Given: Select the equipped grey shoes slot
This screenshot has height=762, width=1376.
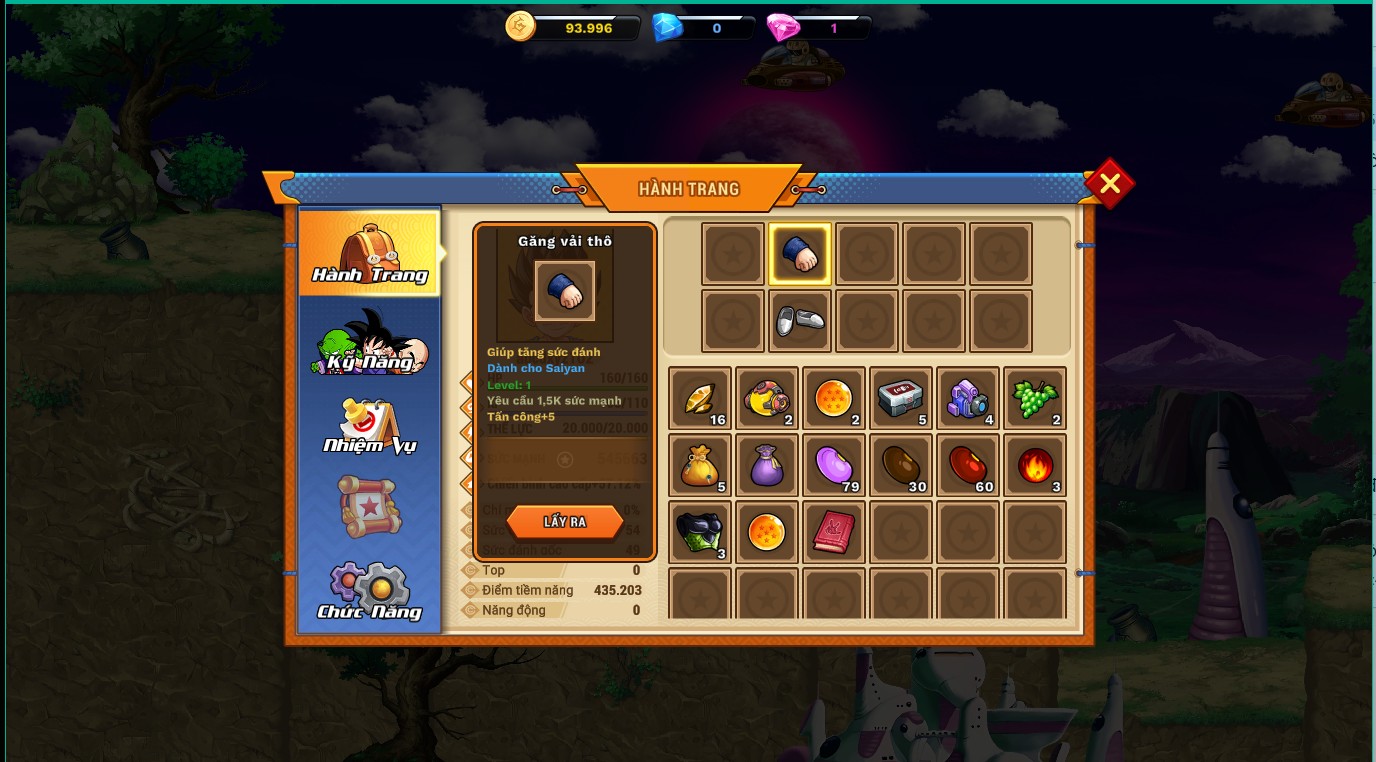Looking at the screenshot, I should tap(800, 321).
